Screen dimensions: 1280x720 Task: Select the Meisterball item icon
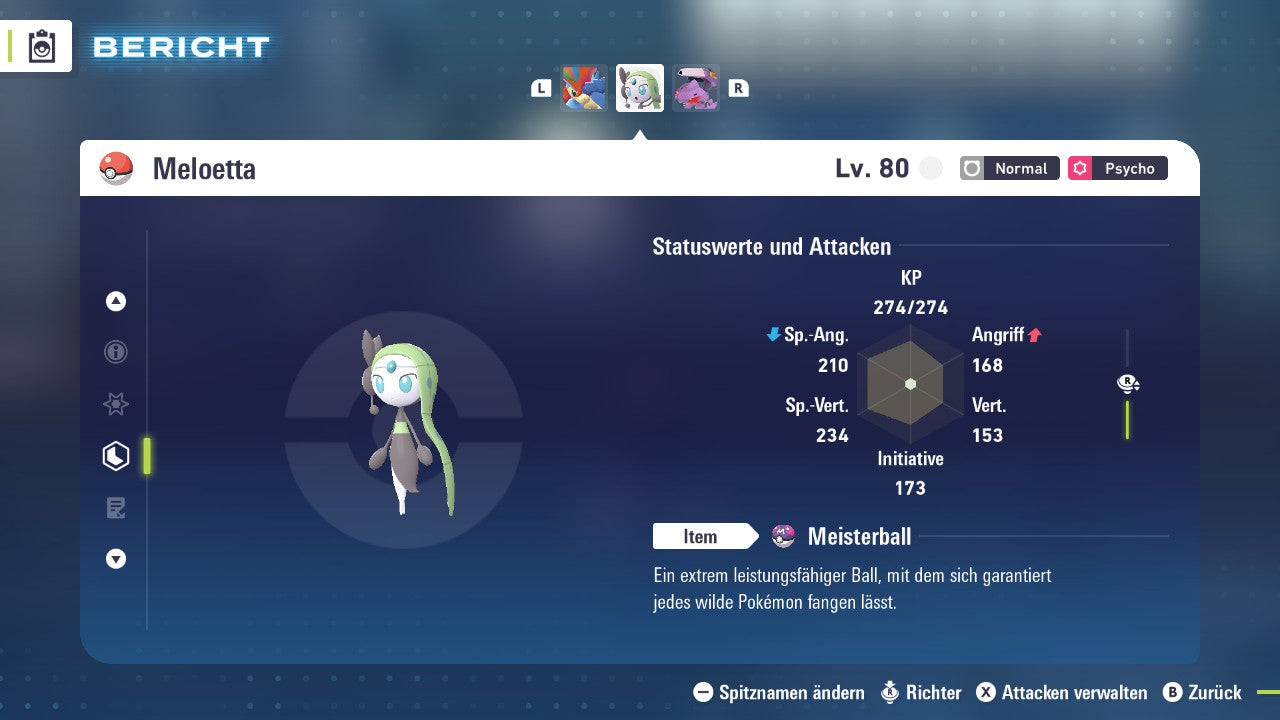pyautogui.click(x=784, y=536)
